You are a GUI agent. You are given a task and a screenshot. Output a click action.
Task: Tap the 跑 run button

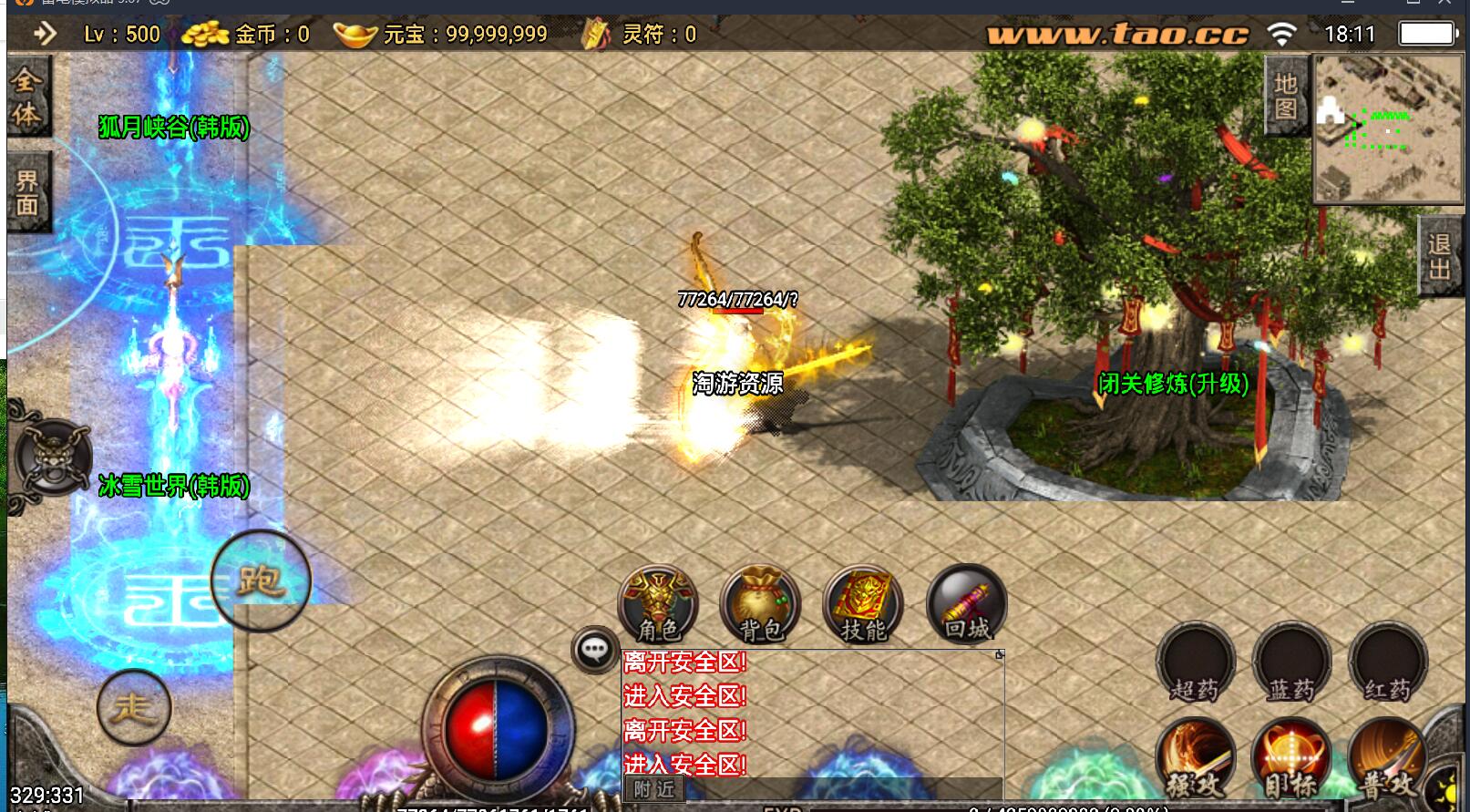[261, 581]
